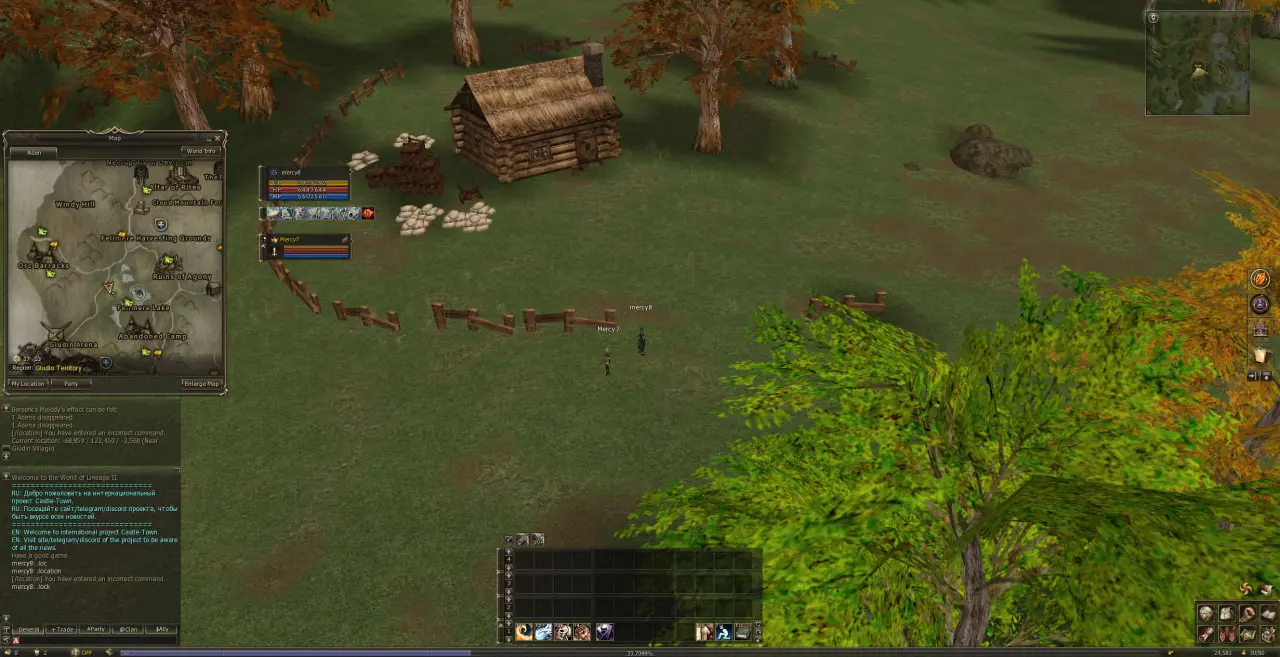The image size is (1280, 657).
Task: Open the Ally chat tab
Action: tap(160, 629)
